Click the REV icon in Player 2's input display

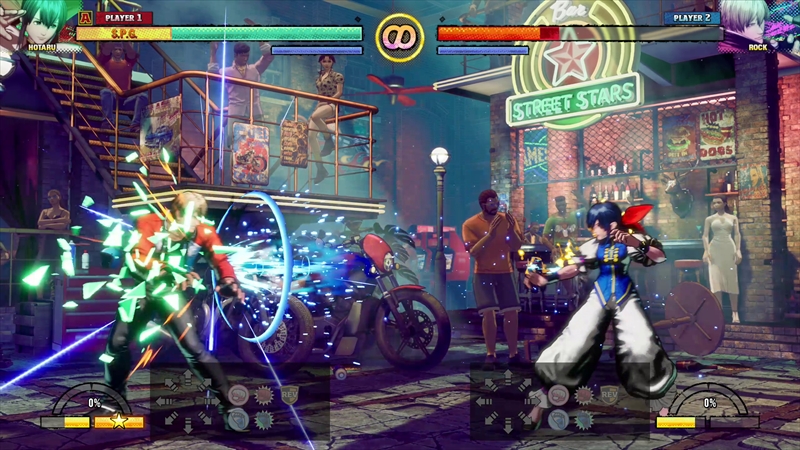(609, 393)
